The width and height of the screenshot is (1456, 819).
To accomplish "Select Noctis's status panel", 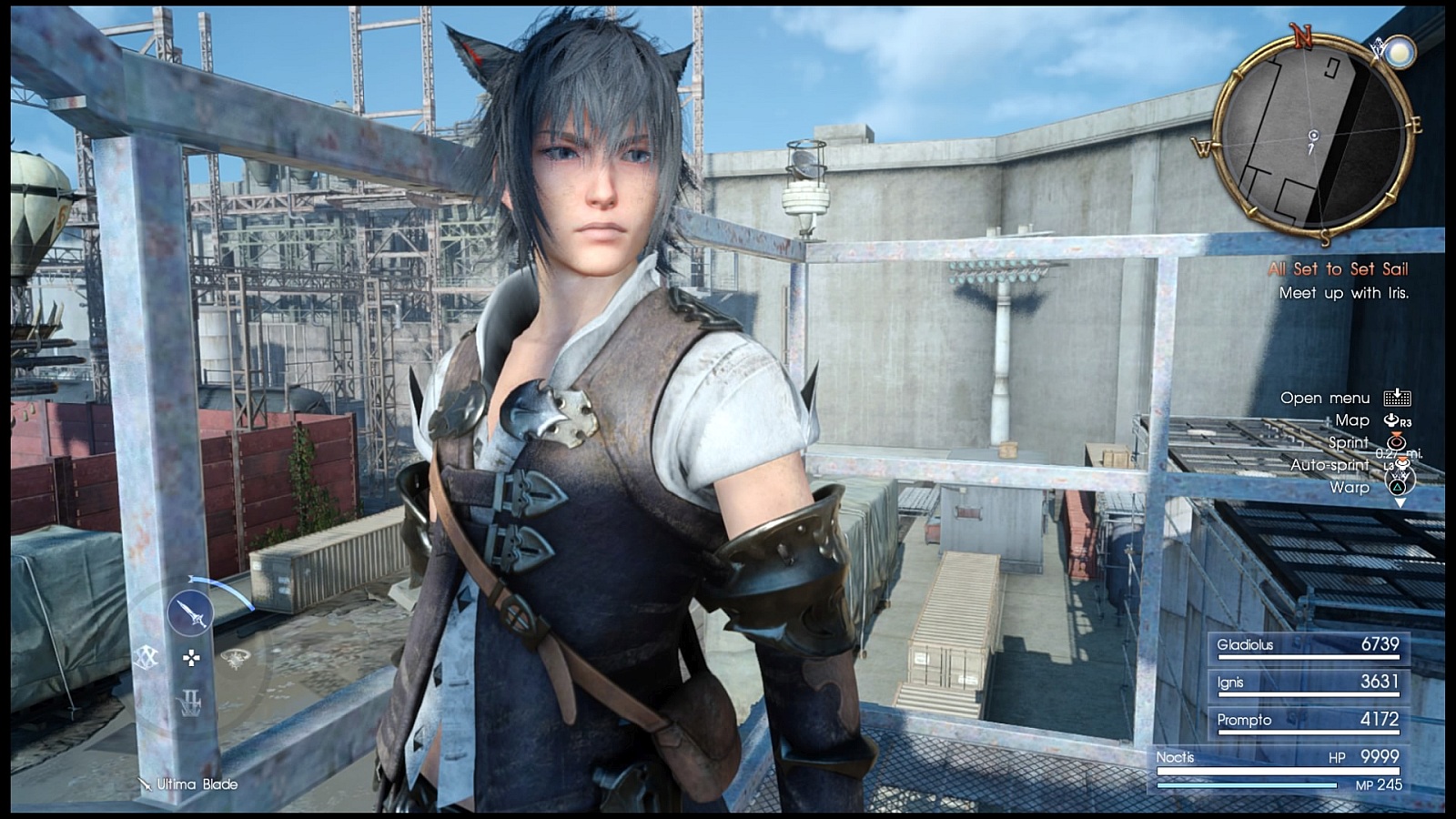I will click(1279, 769).
